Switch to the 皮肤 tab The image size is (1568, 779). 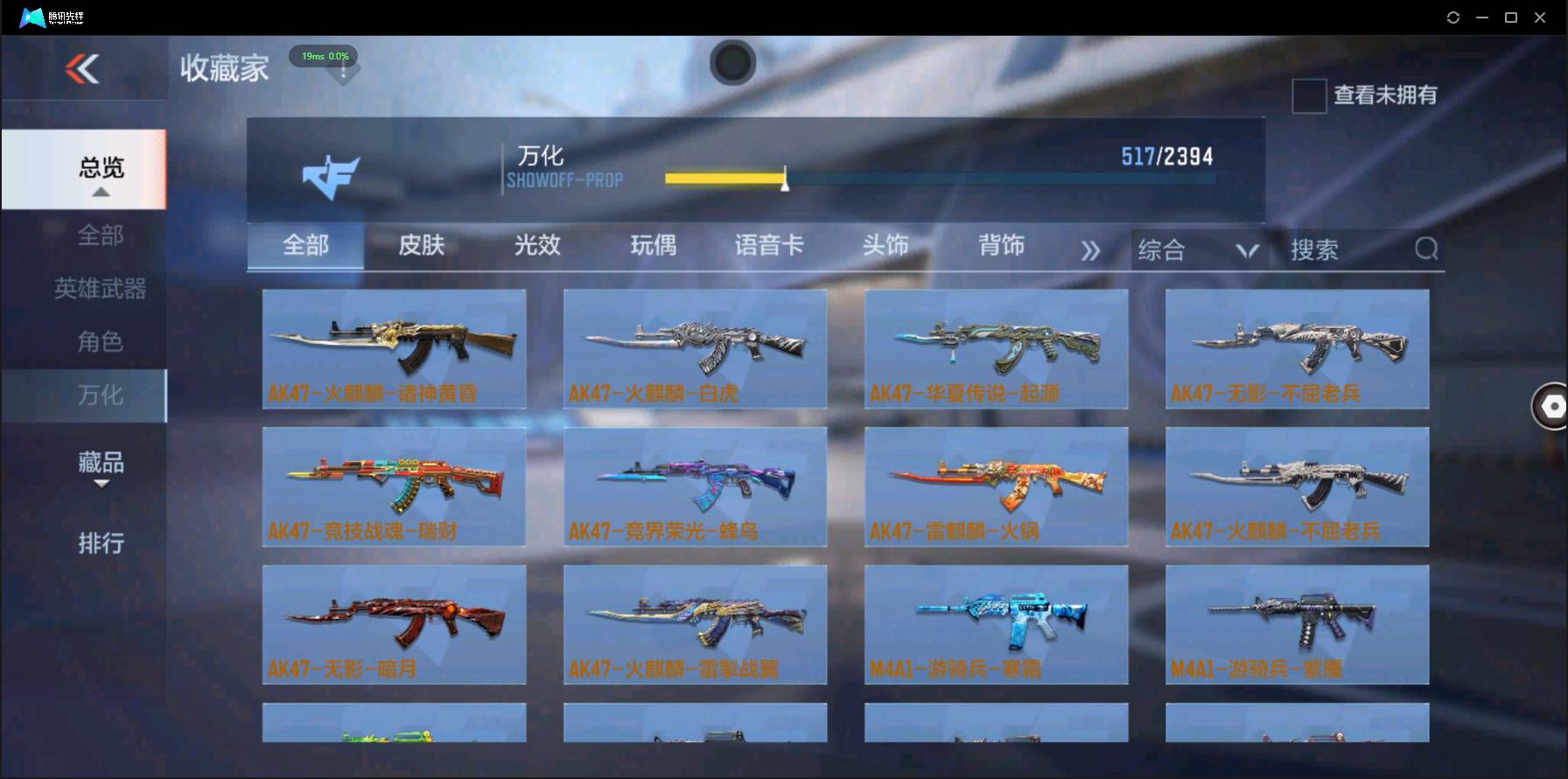pyautogui.click(x=421, y=247)
